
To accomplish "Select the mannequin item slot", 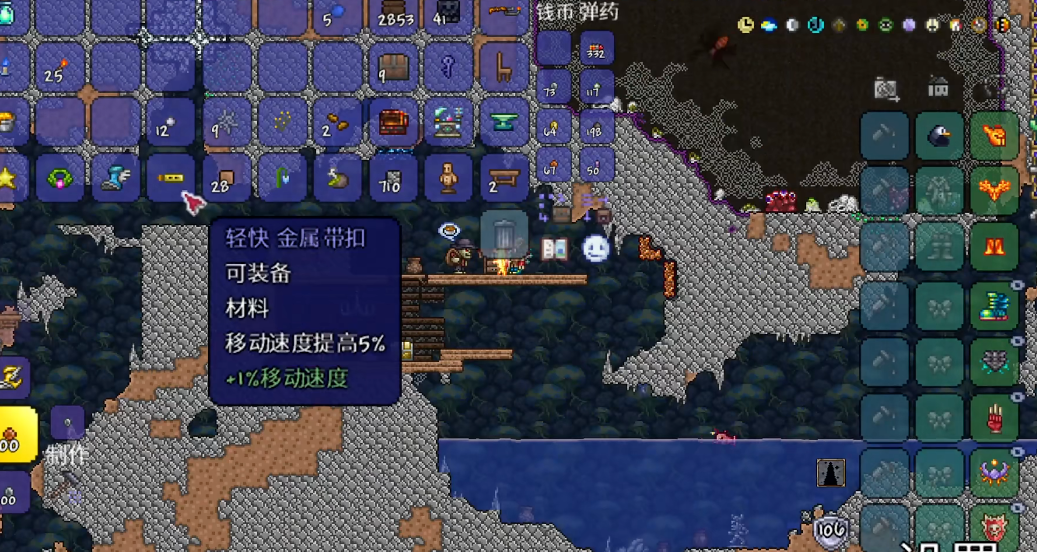I will [449, 178].
